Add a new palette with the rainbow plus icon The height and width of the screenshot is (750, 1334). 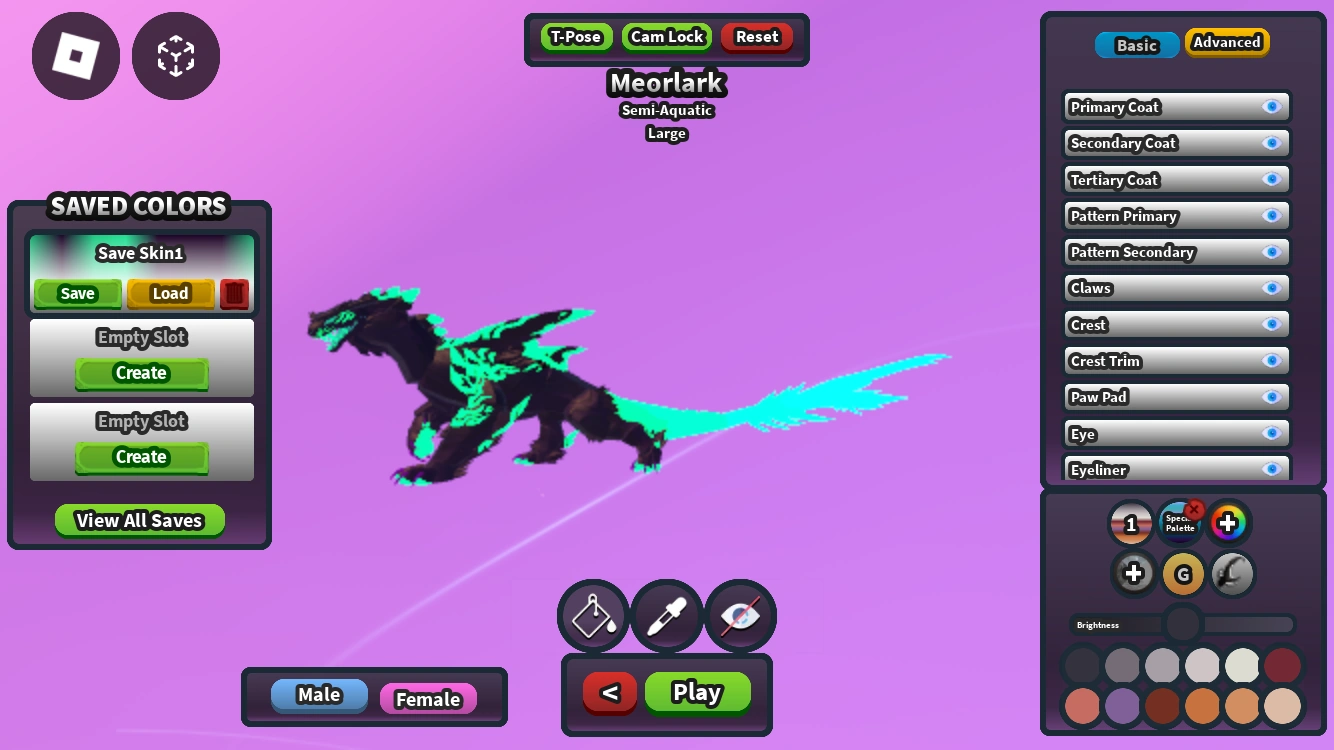pos(1229,522)
